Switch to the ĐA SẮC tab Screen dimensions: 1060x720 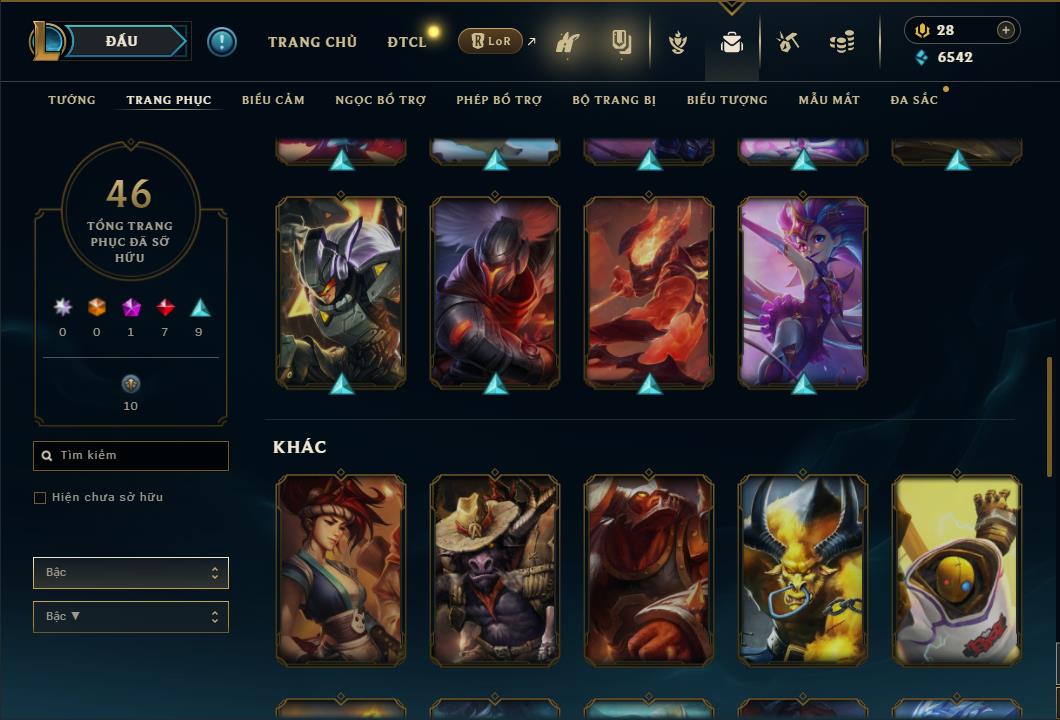tap(914, 100)
